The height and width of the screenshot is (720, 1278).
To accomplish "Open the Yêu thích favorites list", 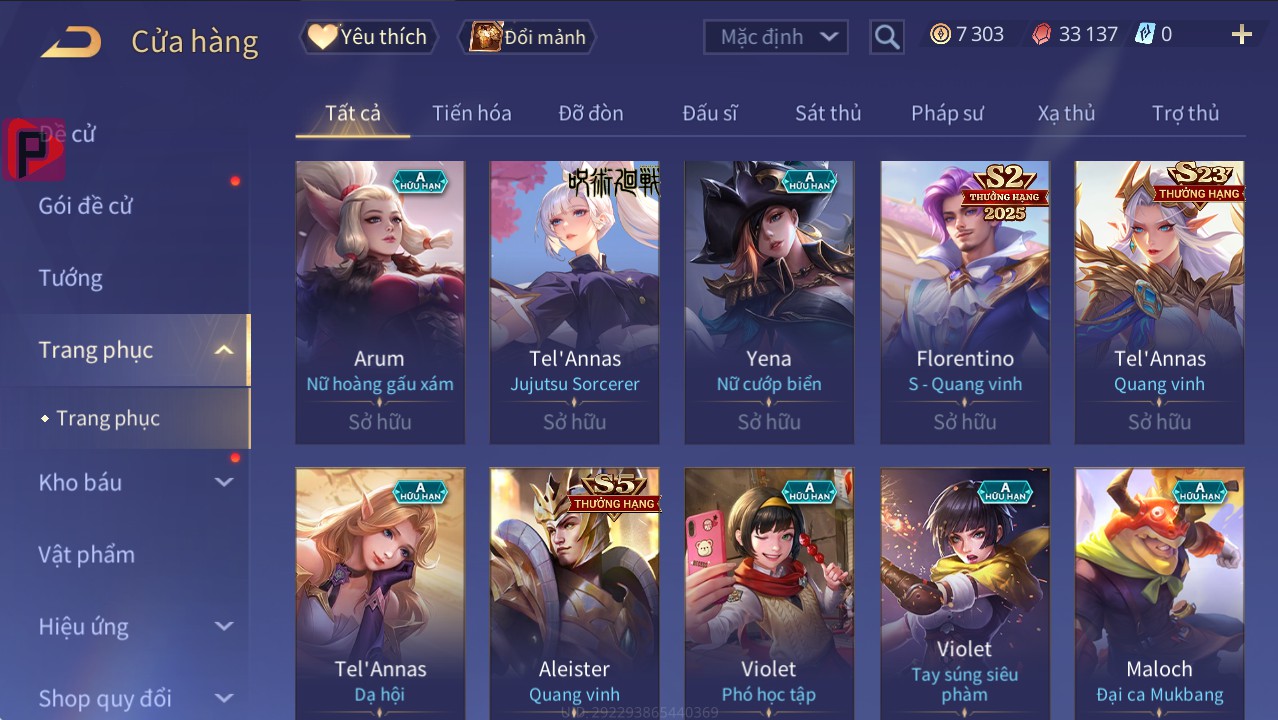I will click(x=367, y=37).
